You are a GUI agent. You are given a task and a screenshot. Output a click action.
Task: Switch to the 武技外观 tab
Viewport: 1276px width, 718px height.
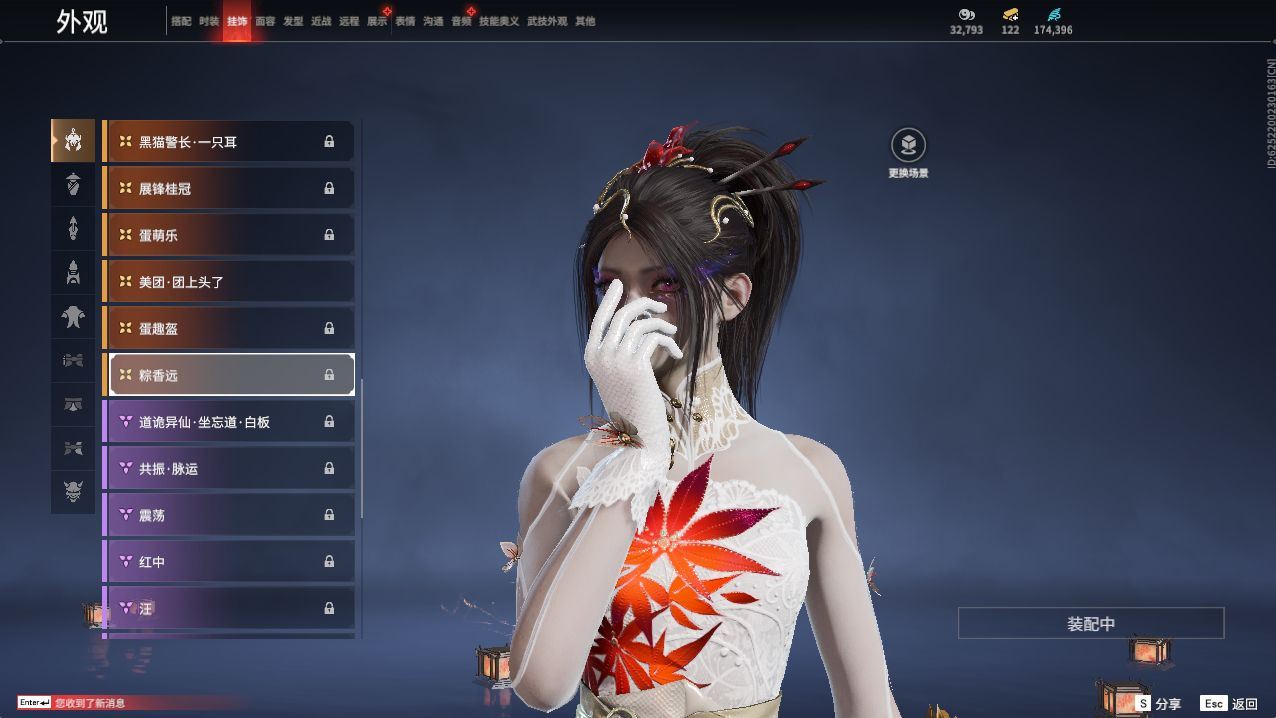click(x=547, y=21)
